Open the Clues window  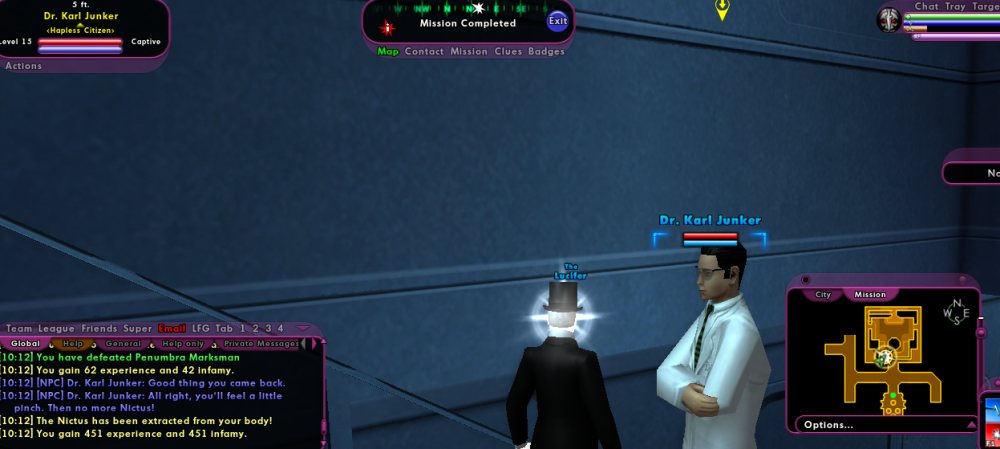pos(508,51)
